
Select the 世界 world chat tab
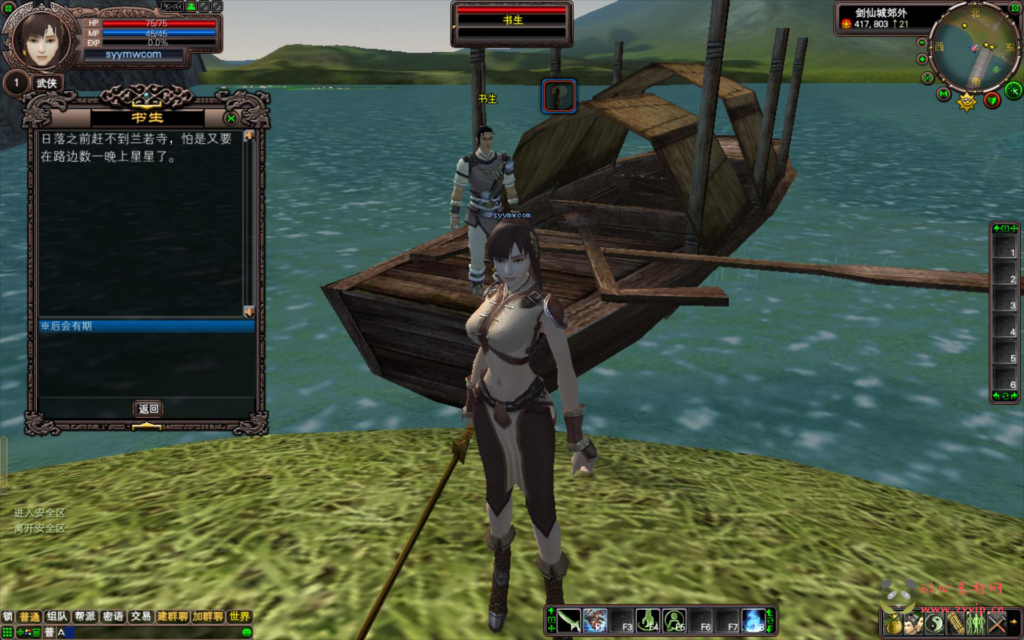pos(239,617)
